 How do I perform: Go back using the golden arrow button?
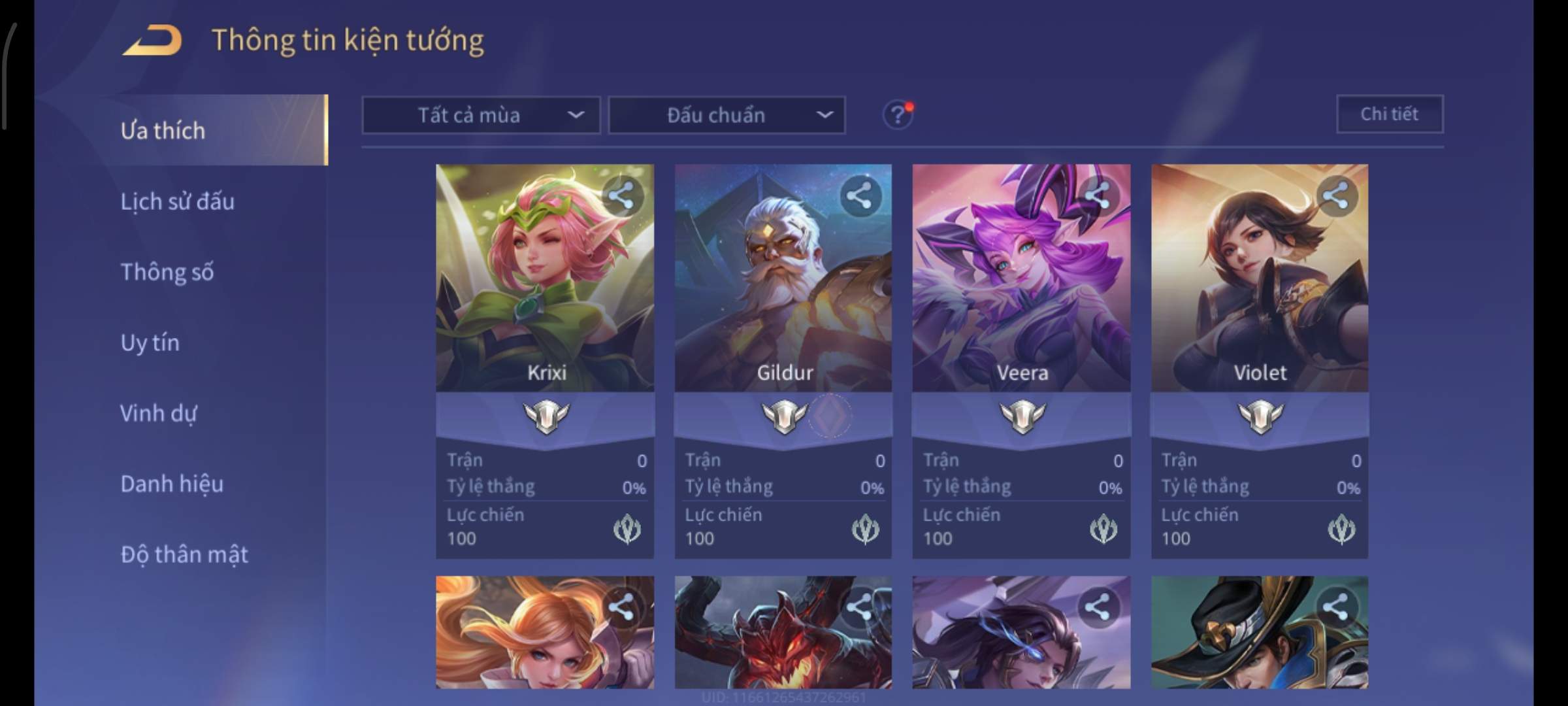152,41
